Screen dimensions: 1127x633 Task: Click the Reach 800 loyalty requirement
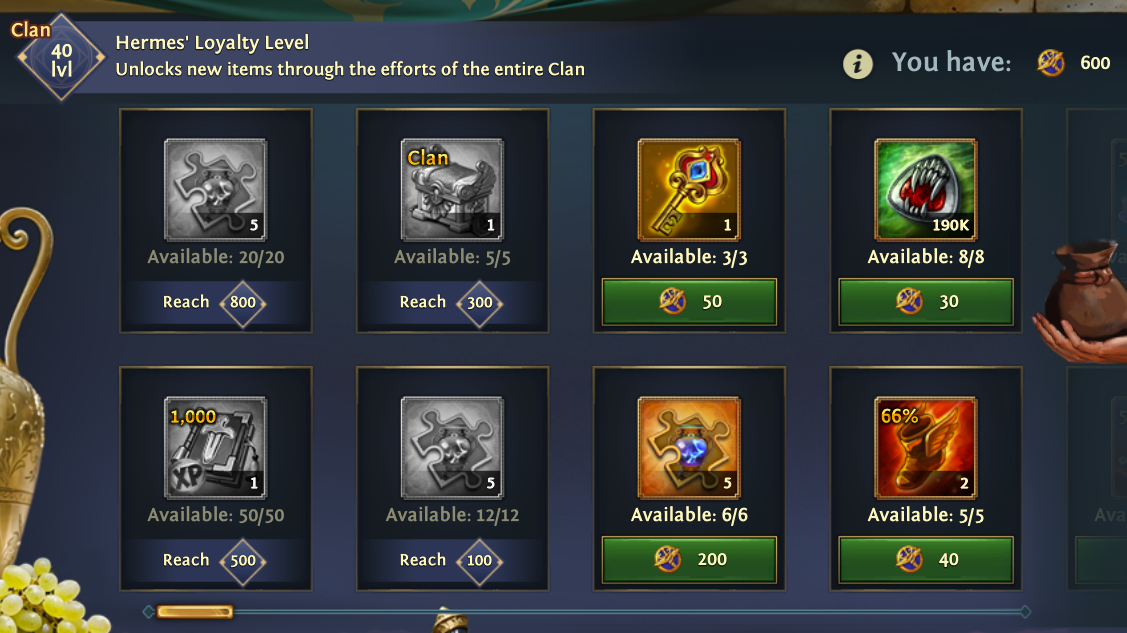click(215, 302)
